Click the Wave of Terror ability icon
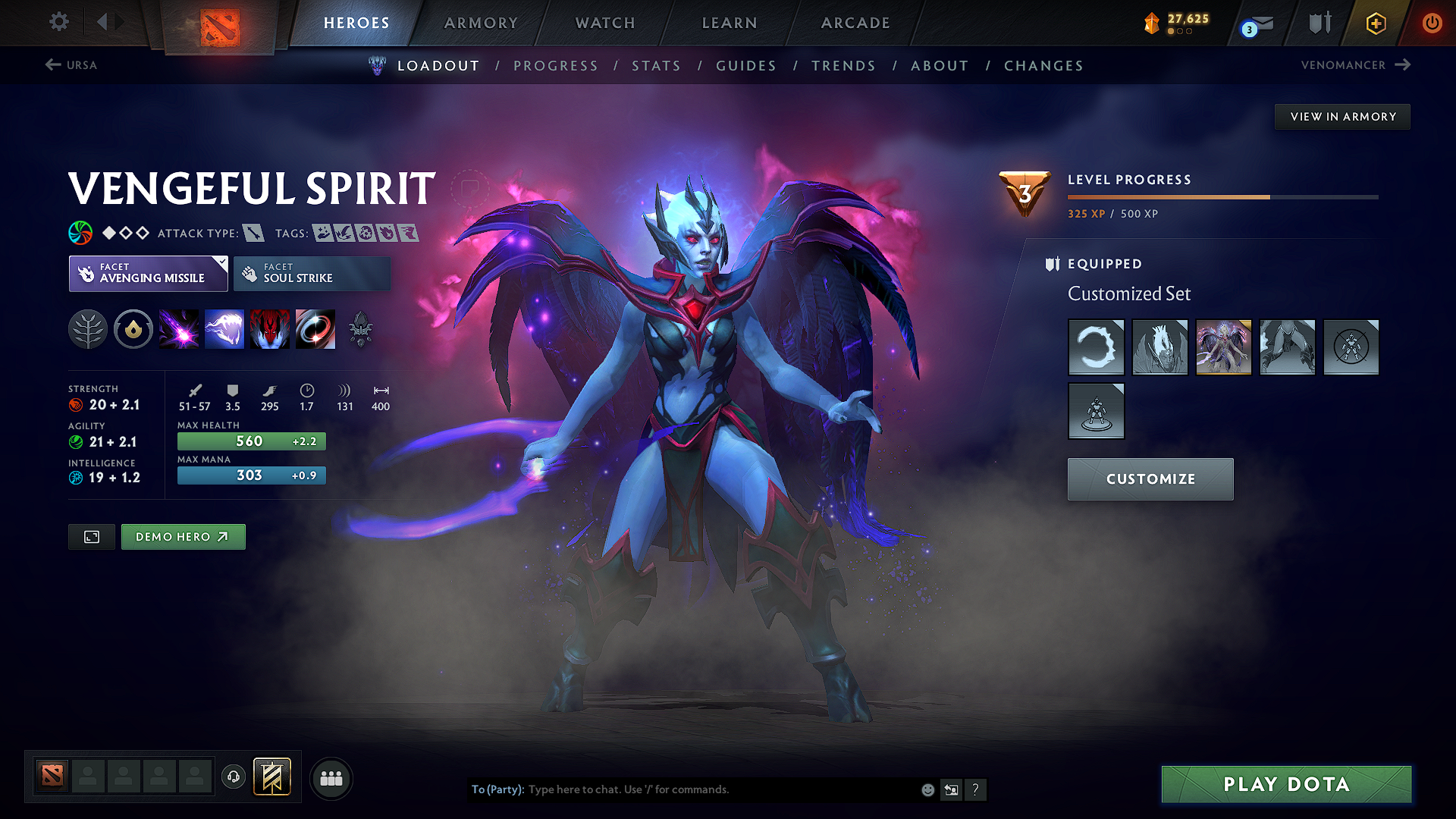The width and height of the screenshot is (1456, 819). [x=224, y=328]
